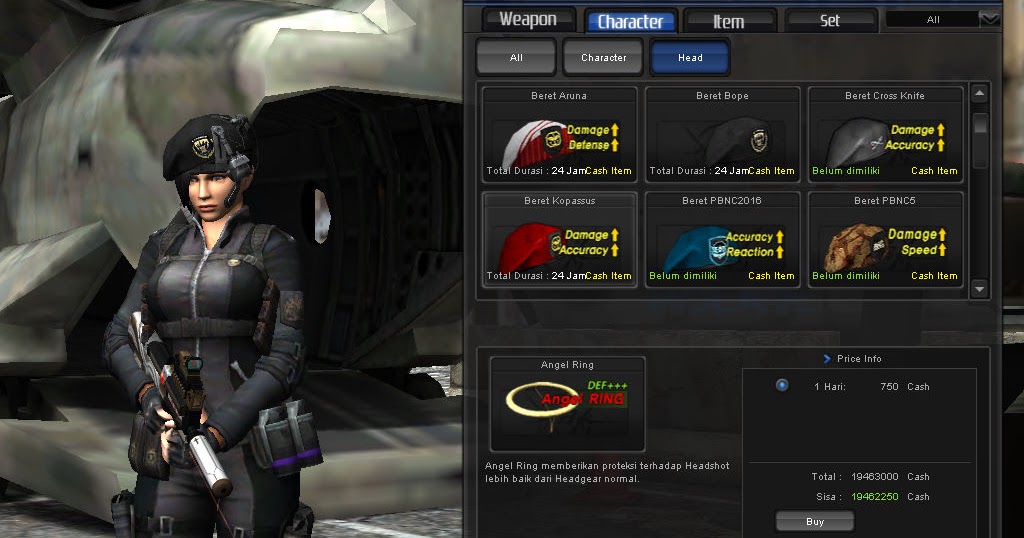Select the Beret Kopassus item
Image resolution: width=1024 pixels, height=538 pixels.
559,240
